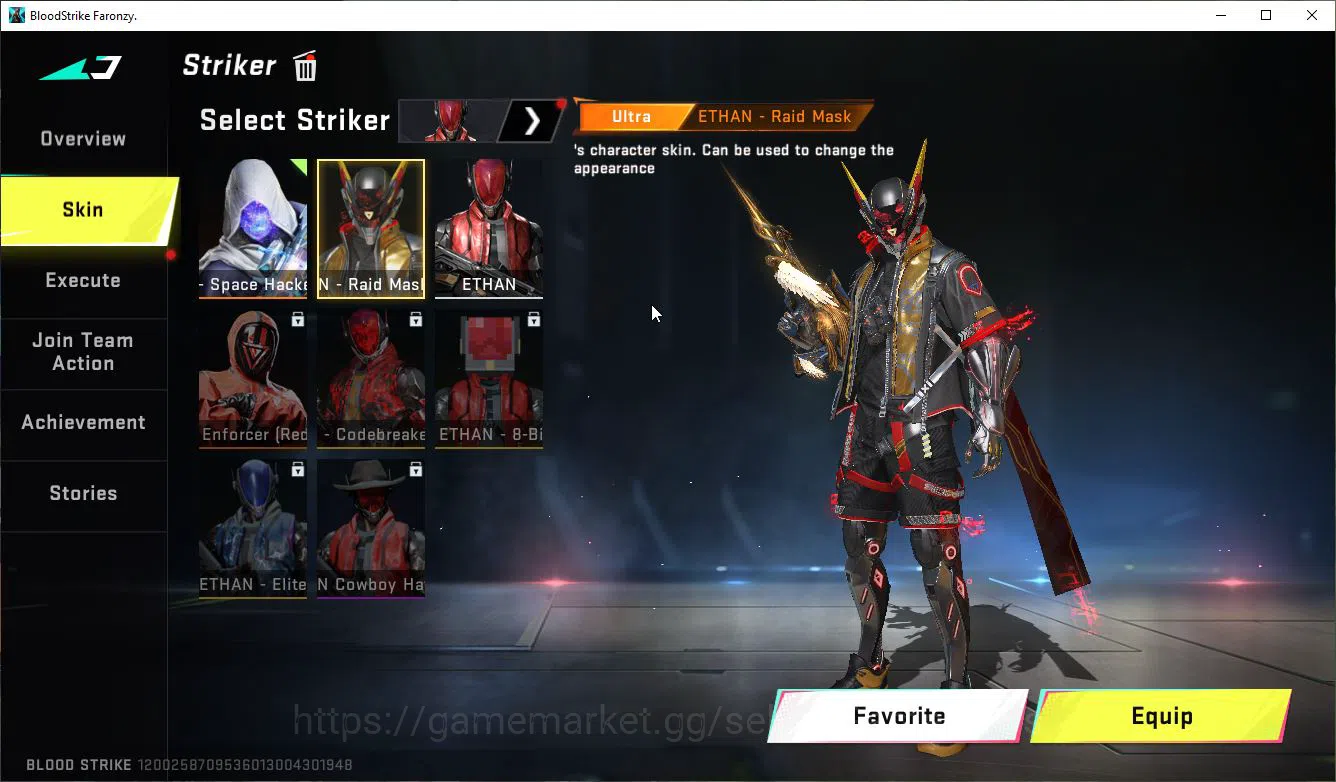The image size is (1336, 782).
Task: Open Join Team Action
Action: coord(83,351)
